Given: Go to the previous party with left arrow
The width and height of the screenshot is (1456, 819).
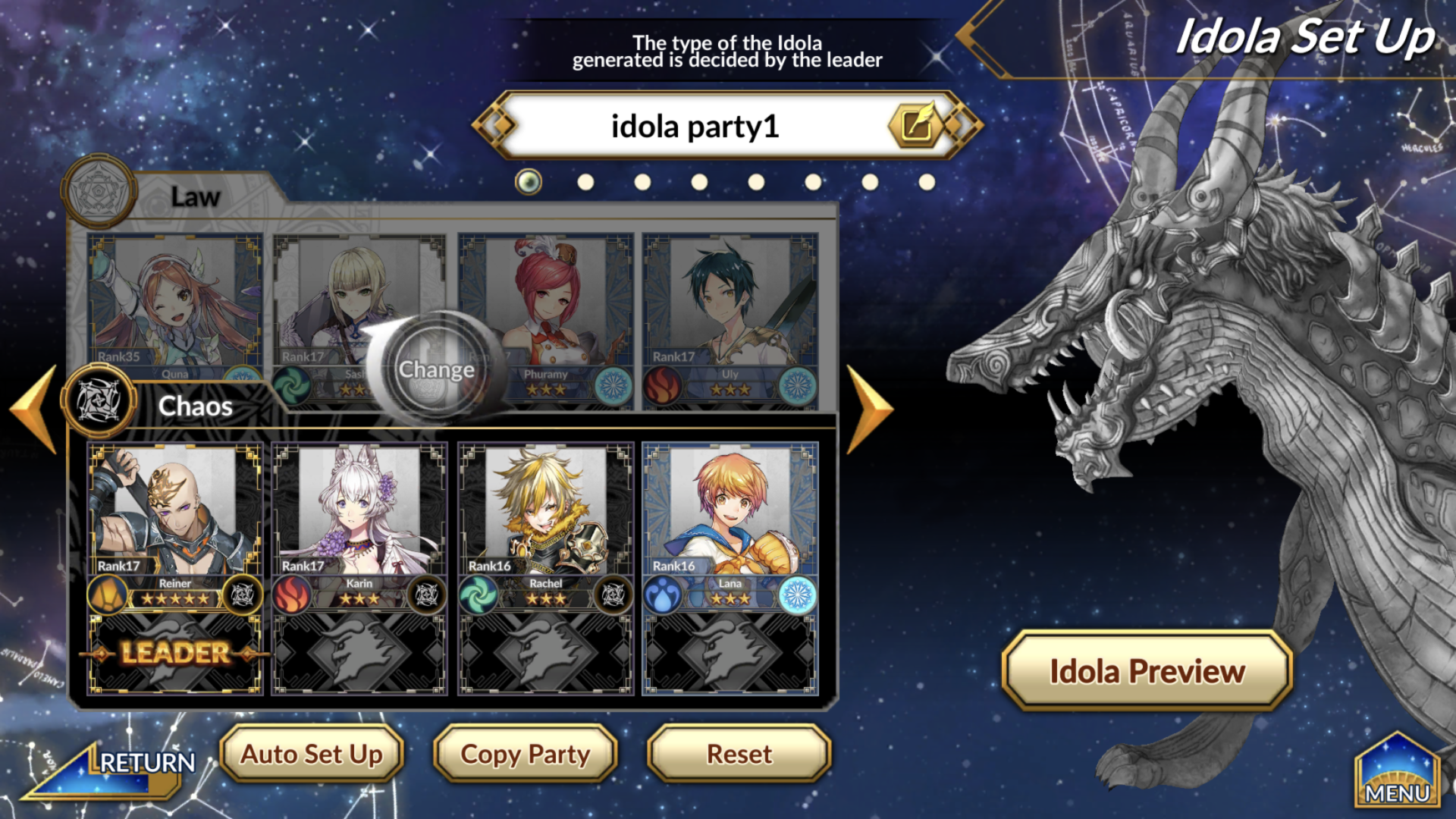Looking at the screenshot, I should point(34,409).
